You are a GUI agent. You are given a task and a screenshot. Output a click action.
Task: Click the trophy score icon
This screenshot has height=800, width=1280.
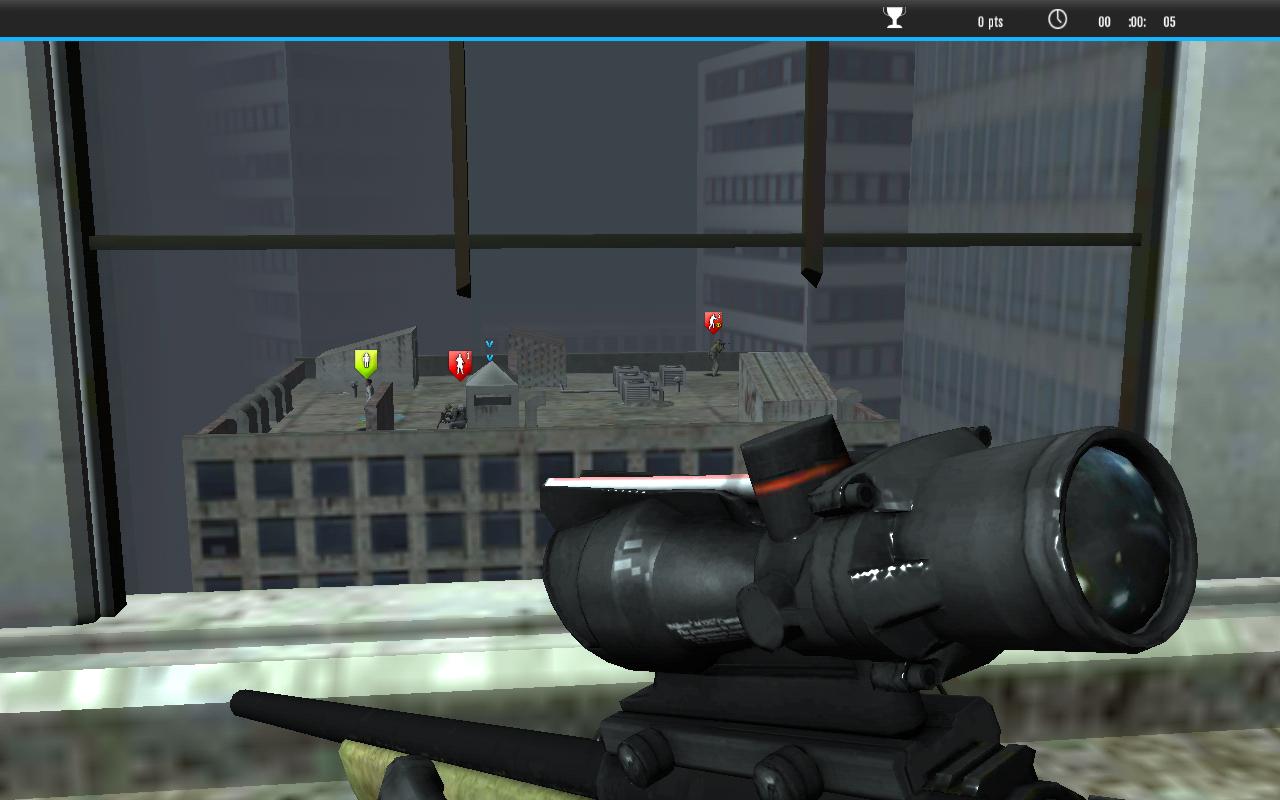pyautogui.click(x=893, y=17)
